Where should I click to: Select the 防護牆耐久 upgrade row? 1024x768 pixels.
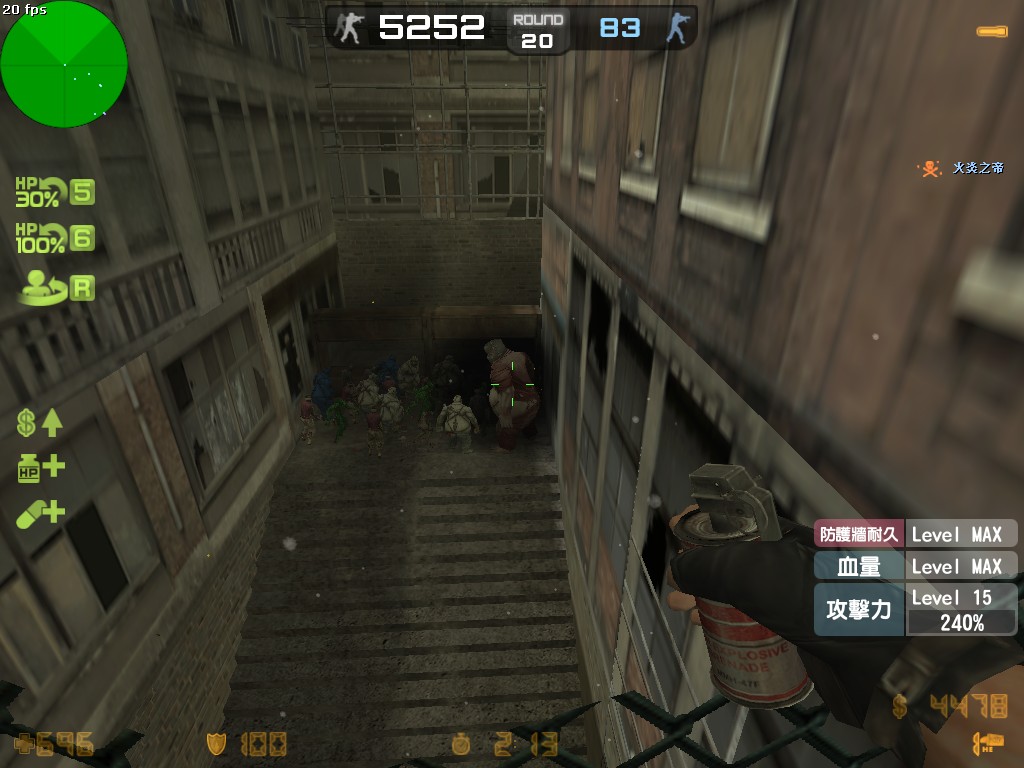pos(915,534)
